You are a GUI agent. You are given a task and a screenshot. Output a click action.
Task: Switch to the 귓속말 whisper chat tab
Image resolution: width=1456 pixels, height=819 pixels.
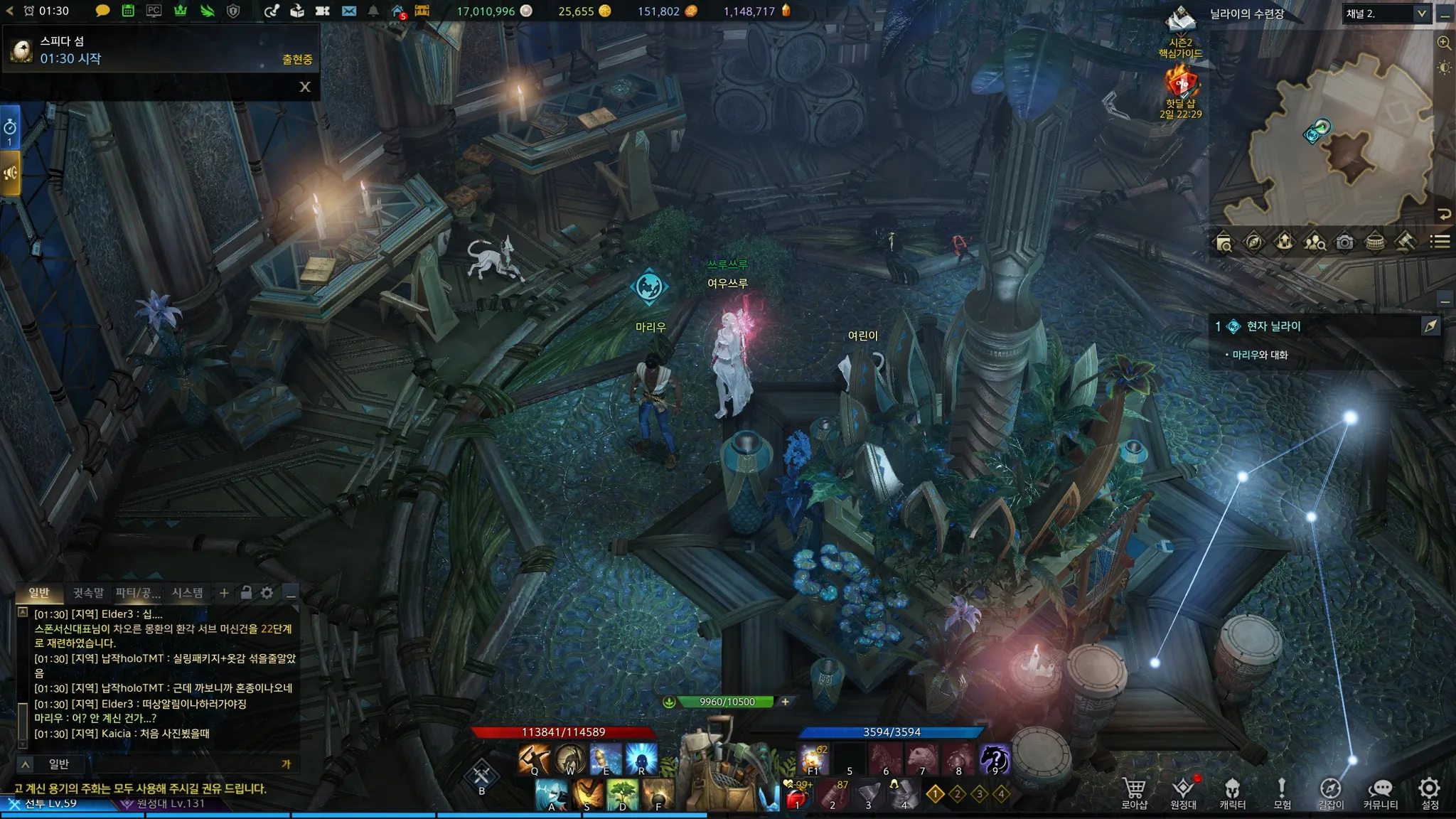click(88, 592)
